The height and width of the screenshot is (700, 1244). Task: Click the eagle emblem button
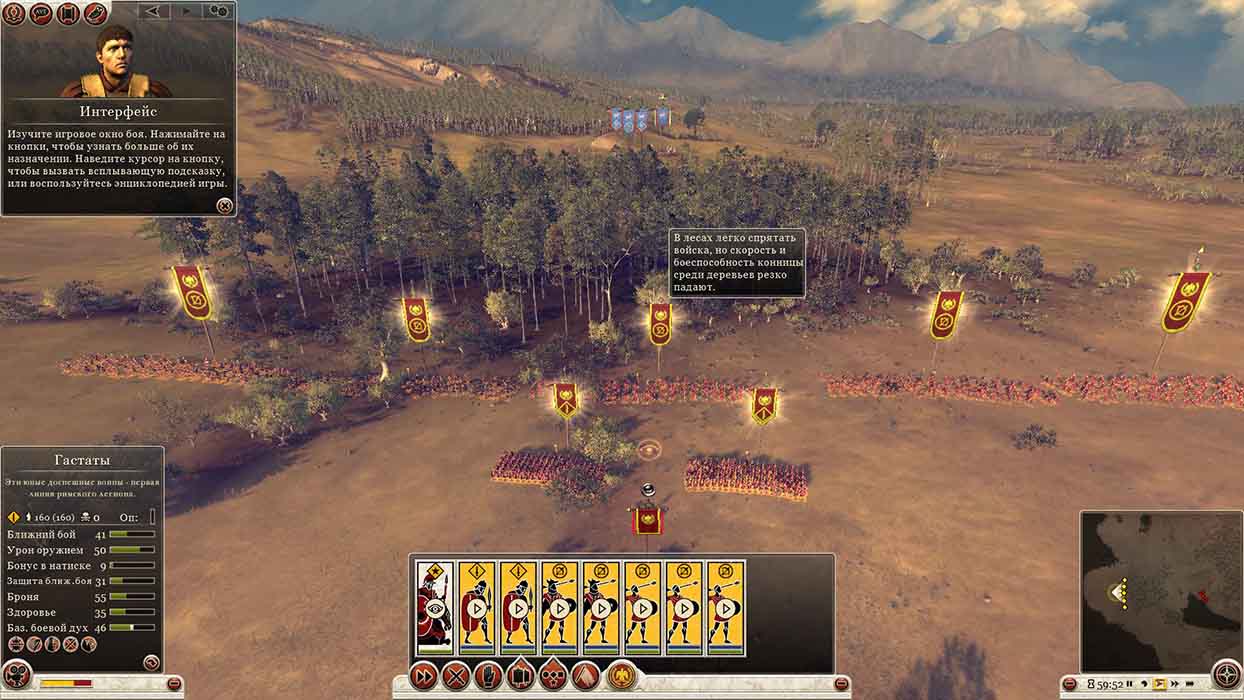621,676
